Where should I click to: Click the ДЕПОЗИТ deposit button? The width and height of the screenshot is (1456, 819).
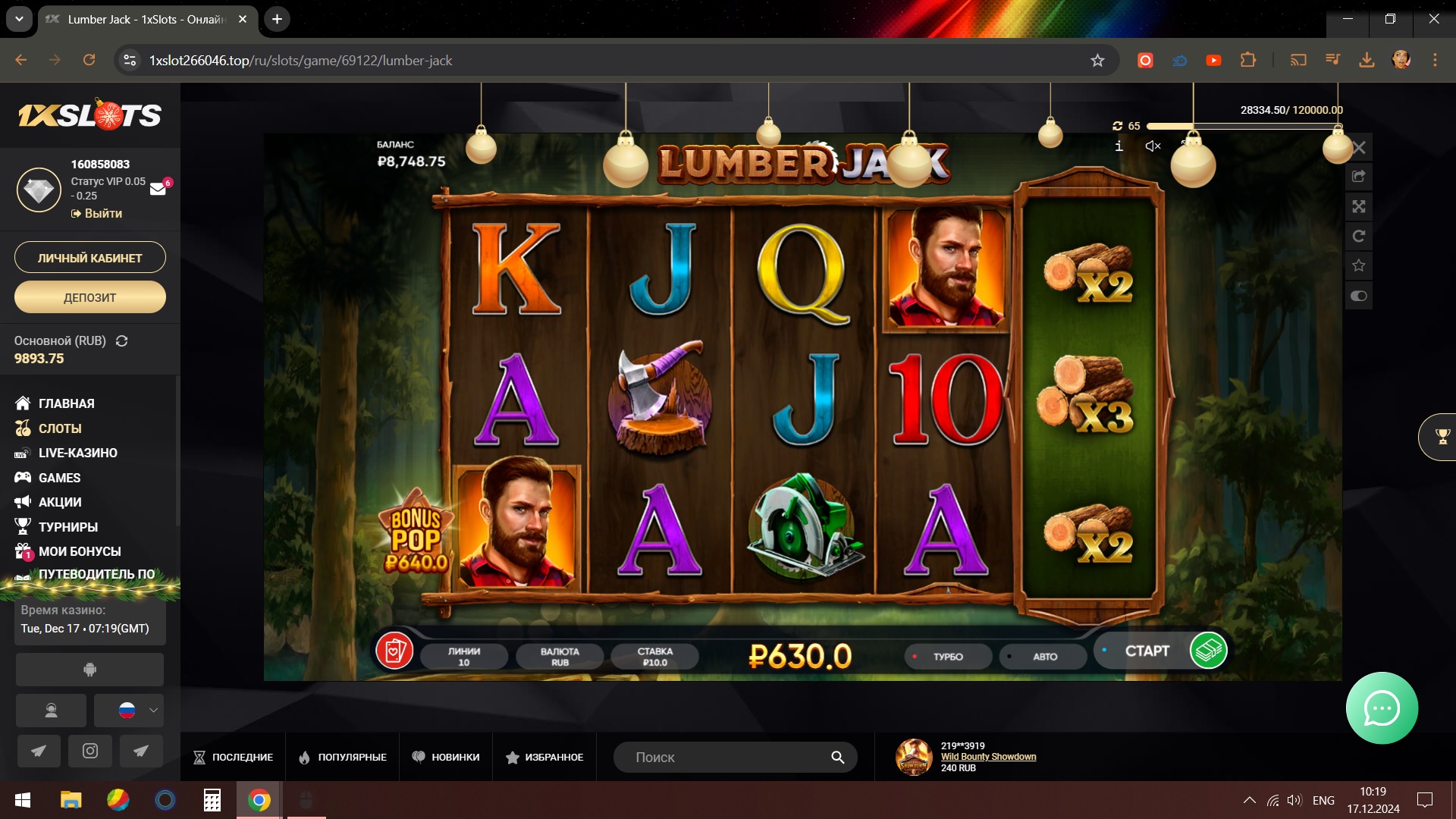[90, 297]
